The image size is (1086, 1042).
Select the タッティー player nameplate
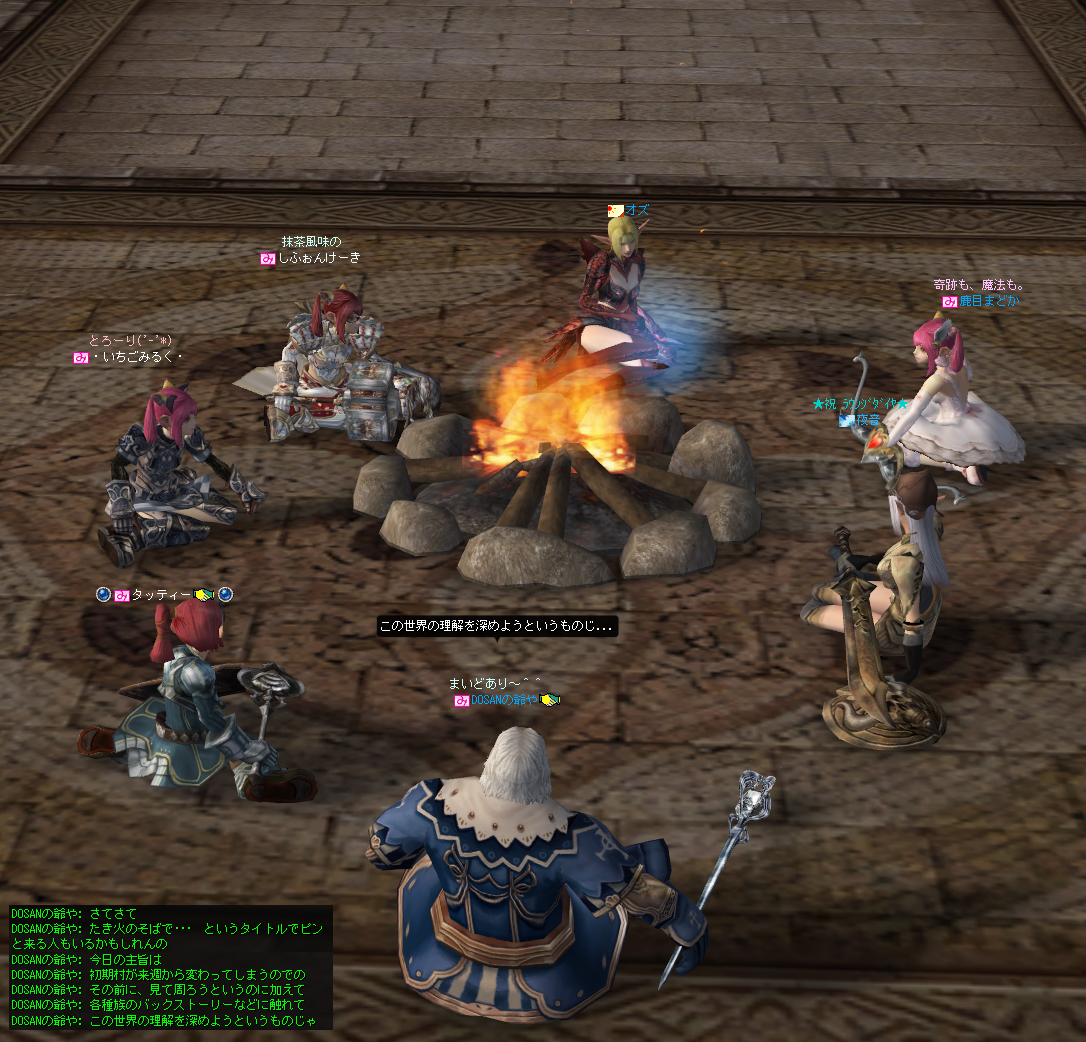click(160, 595)
